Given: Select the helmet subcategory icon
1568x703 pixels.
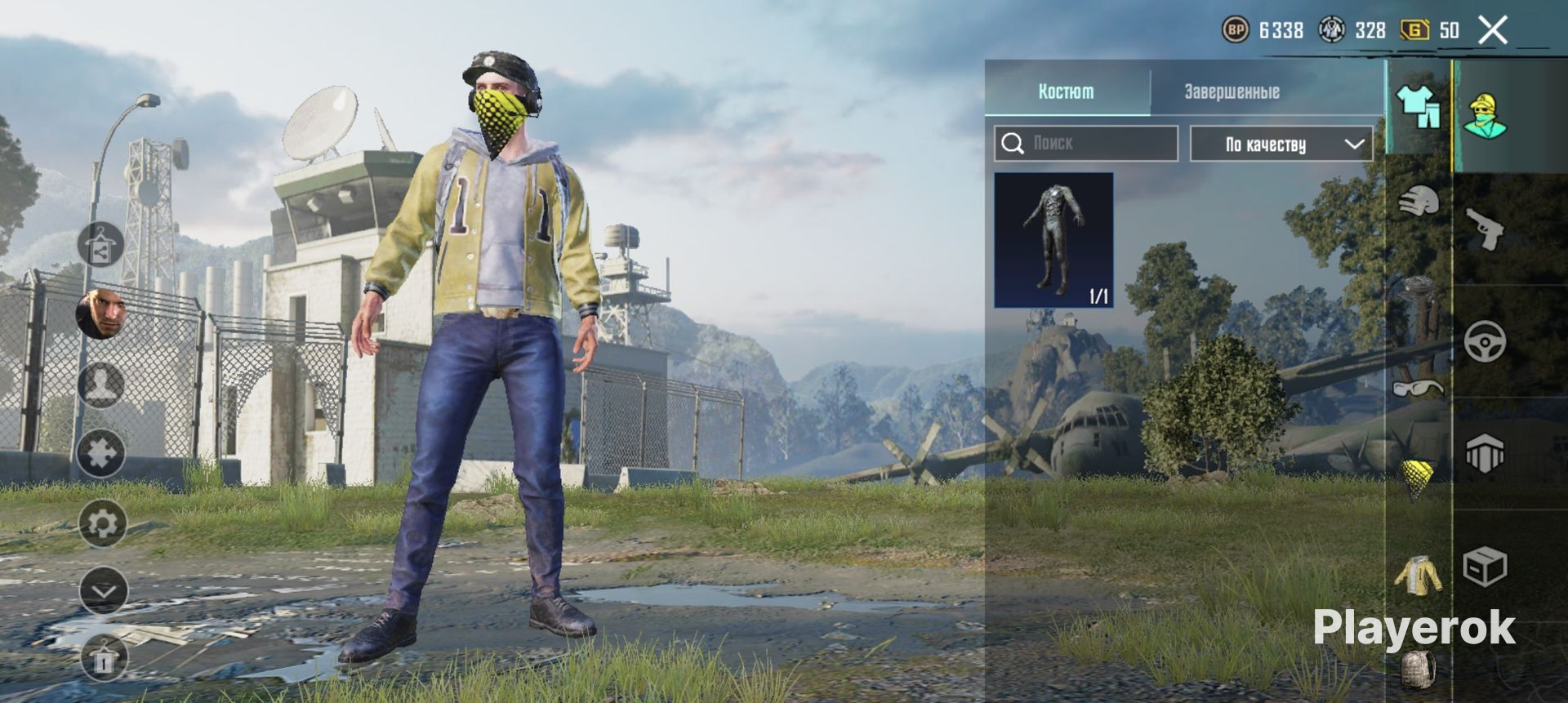Looking at the screenshot, I should (x=1419, y=201).
